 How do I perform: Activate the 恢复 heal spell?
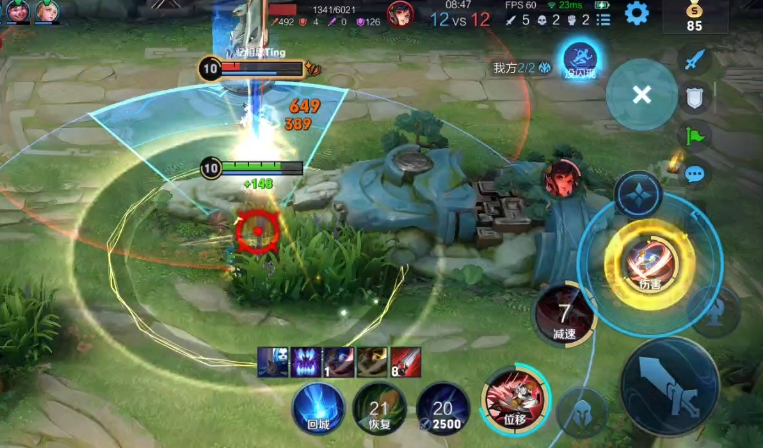[379, 407]
